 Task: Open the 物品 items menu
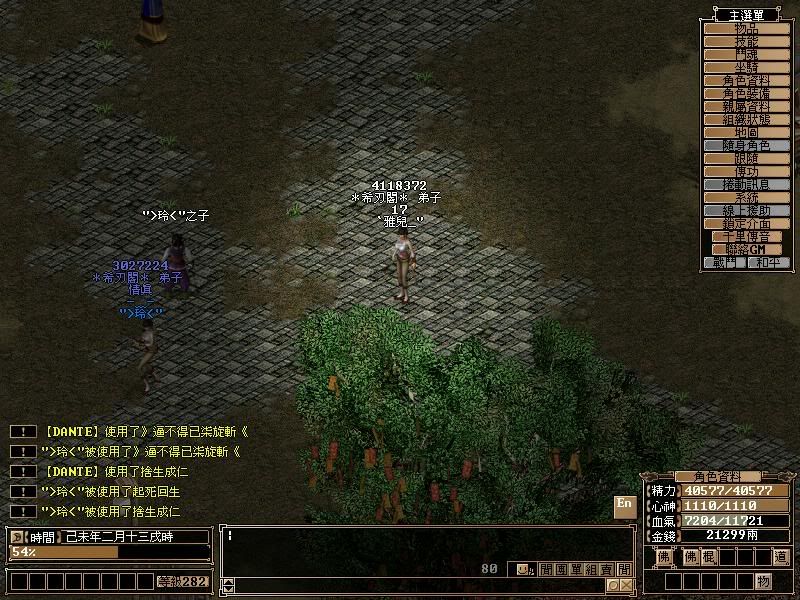coord(746,28)
